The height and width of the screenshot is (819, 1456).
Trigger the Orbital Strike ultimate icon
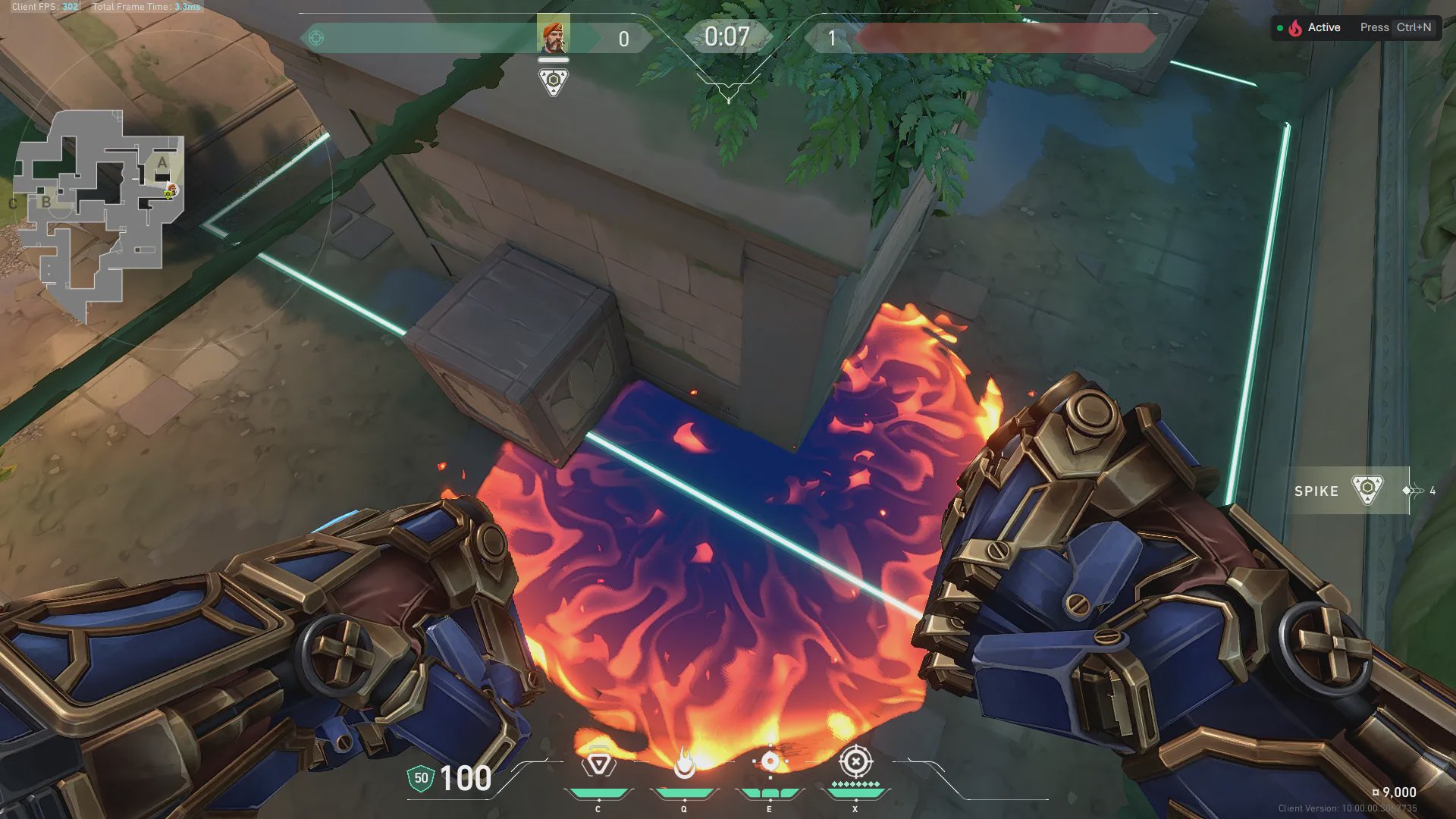(855, 761)
